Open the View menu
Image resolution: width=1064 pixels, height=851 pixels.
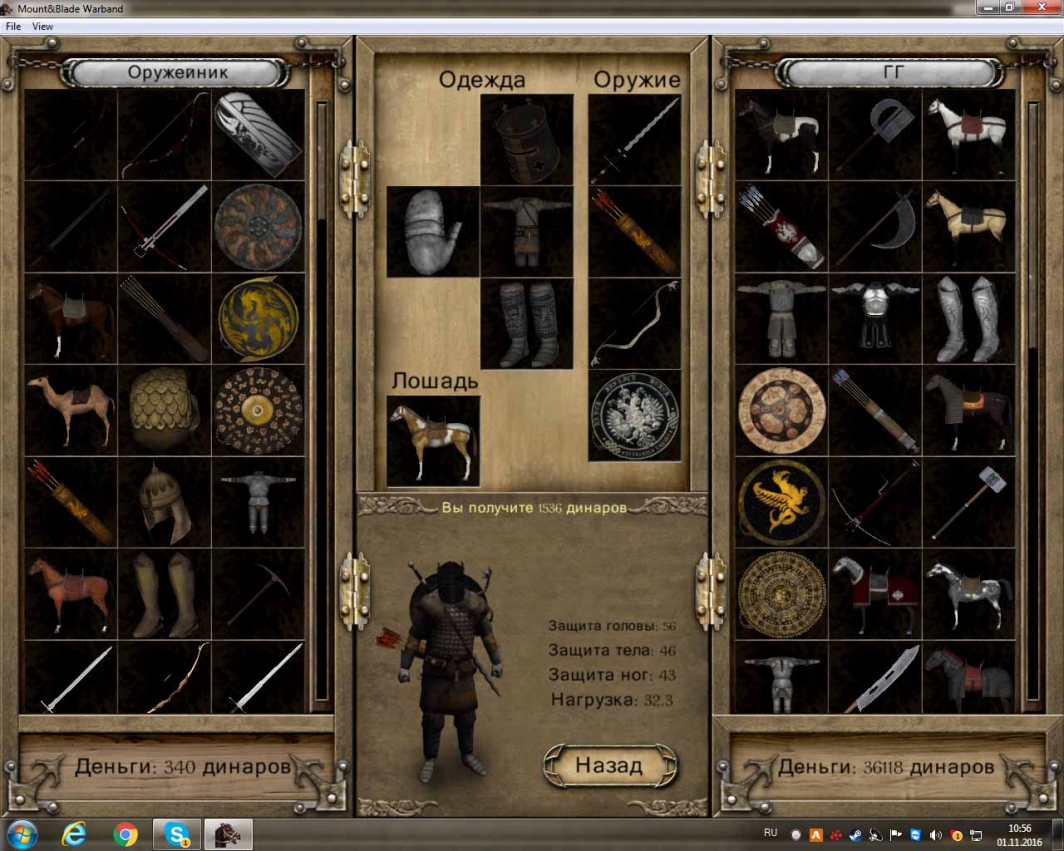[43, 27]
